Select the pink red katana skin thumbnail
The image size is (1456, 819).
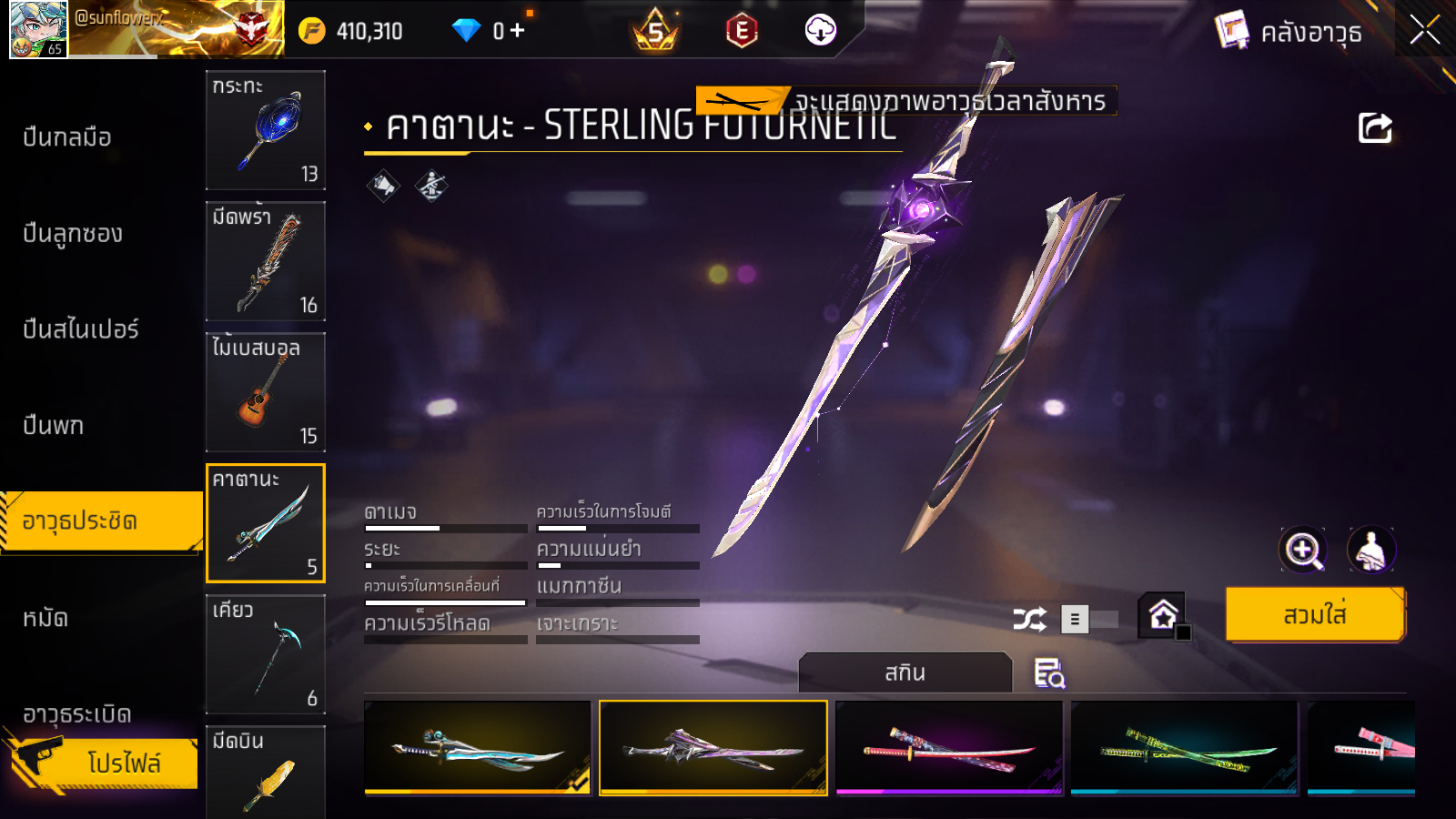tap(949, 748)
